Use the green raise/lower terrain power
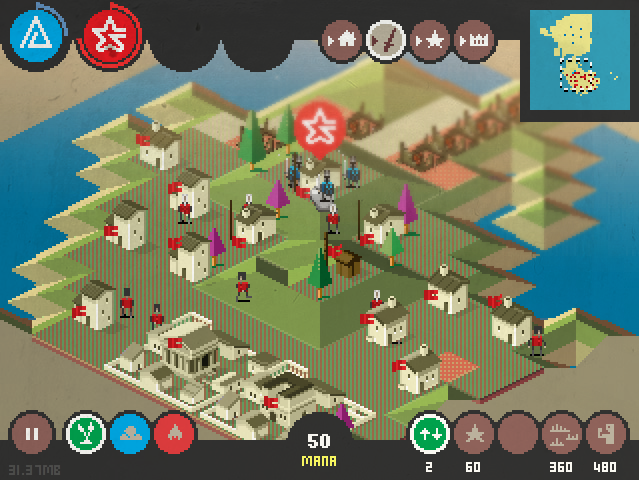The width and height of the screenshot is (639, 480). click(x=431, y=435)
